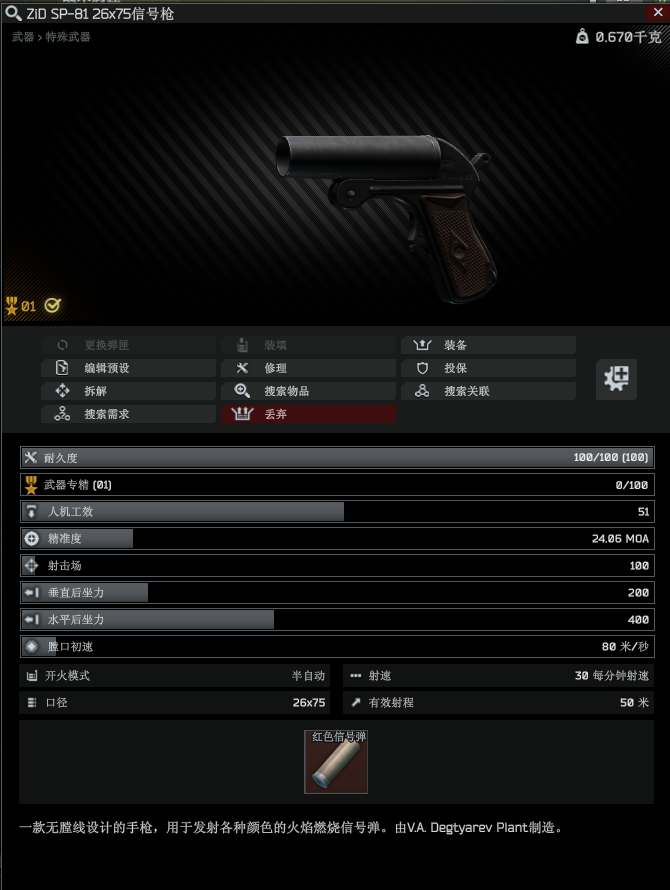Choose 搜索需求 (search requirements)
Viewport: 670px width, 890px height.
tap(128, 414)
